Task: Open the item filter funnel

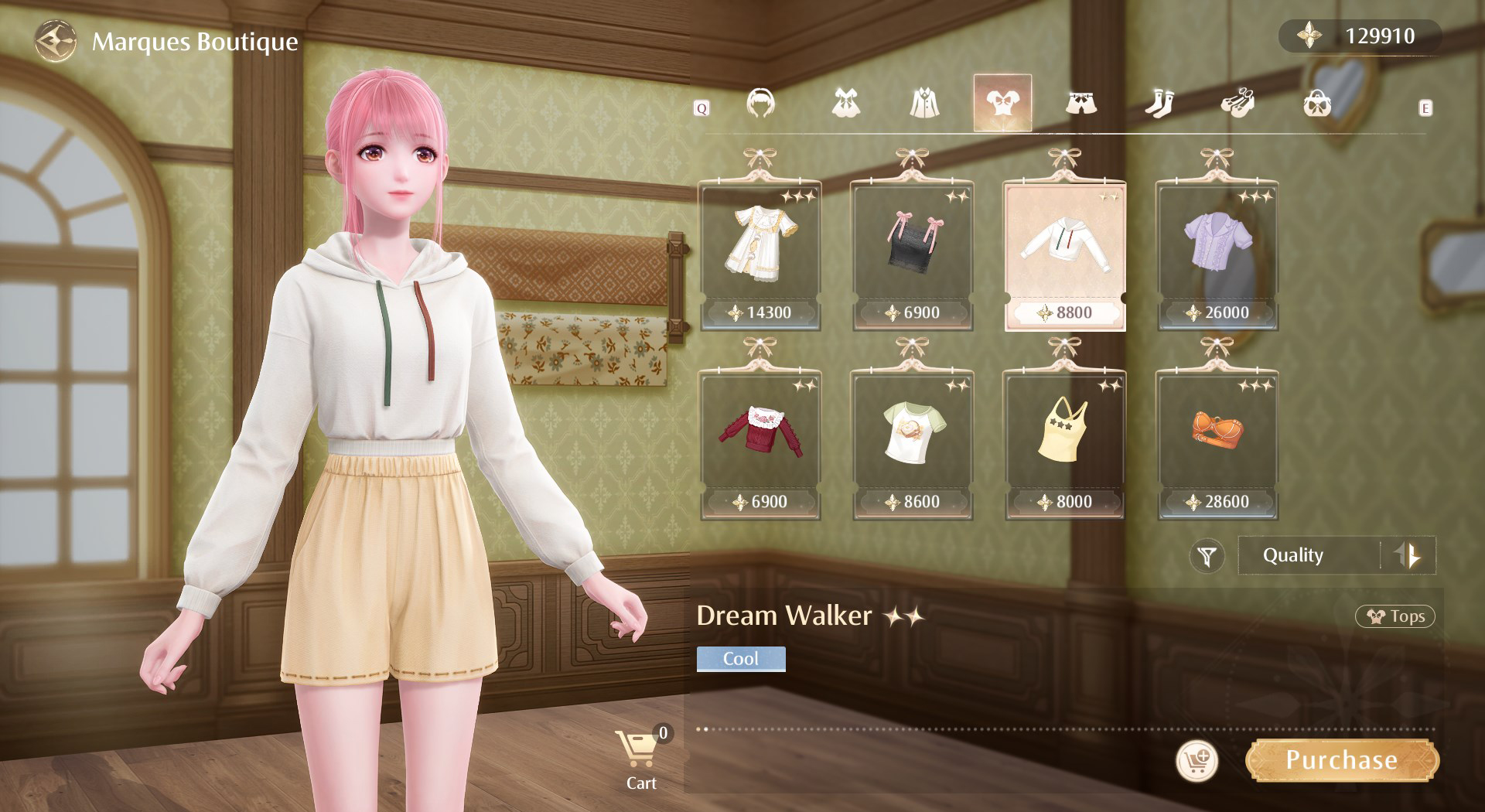Action: tap(1207, 555)
